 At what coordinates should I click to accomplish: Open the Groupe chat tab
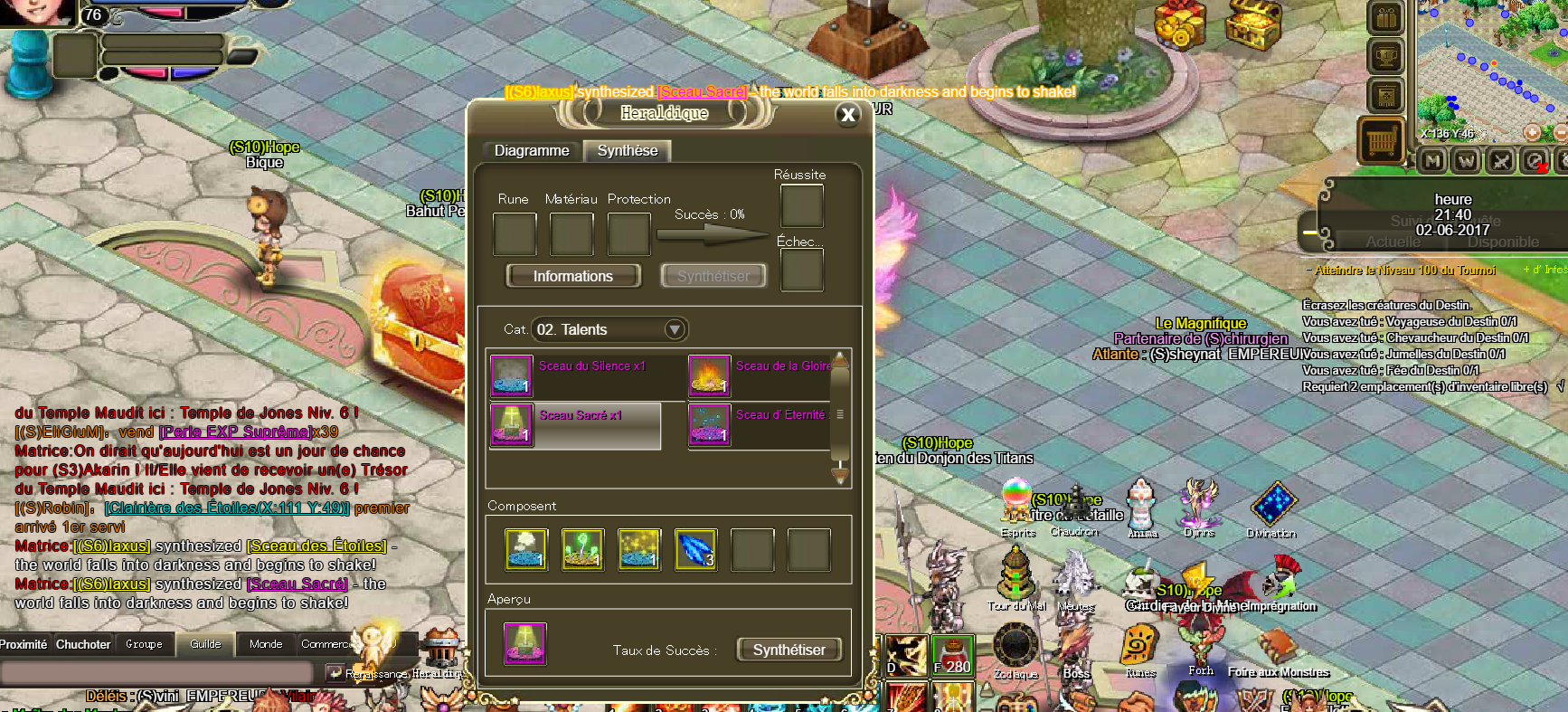point(144,644)
